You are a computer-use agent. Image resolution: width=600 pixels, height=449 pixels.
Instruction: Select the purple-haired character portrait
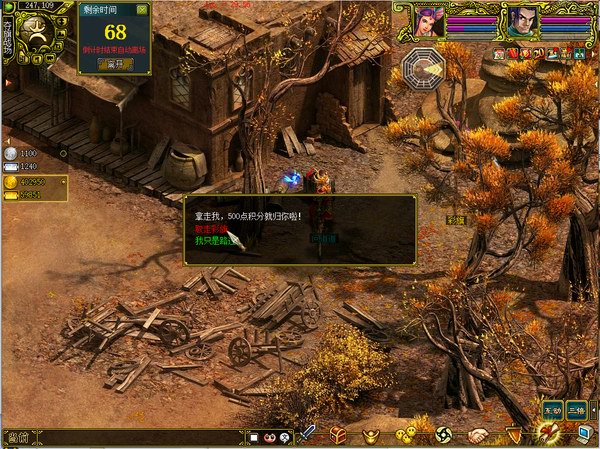coord(431,20)
